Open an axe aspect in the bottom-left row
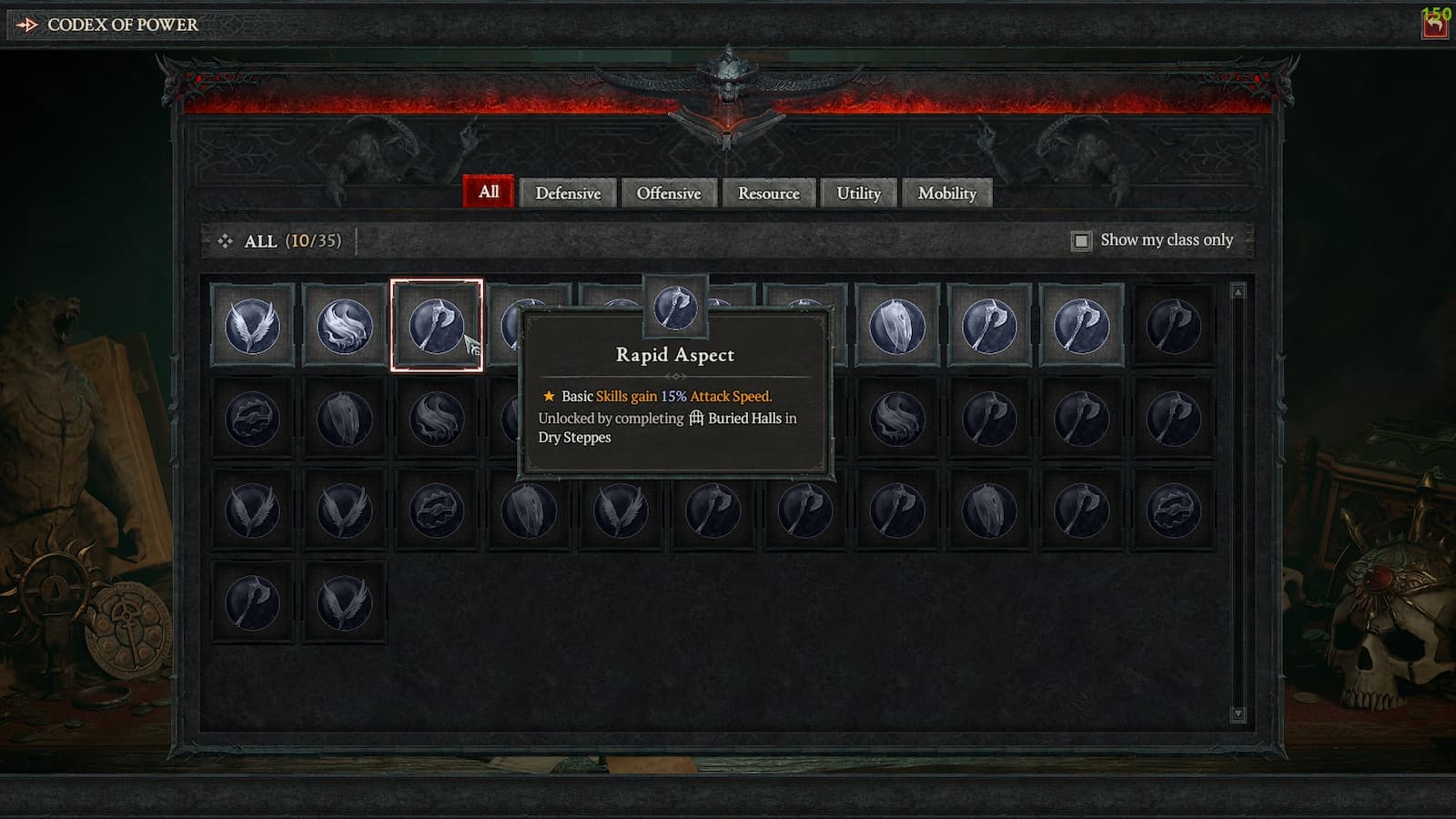This screenshot has height=819, width=1456. (252, 601)
